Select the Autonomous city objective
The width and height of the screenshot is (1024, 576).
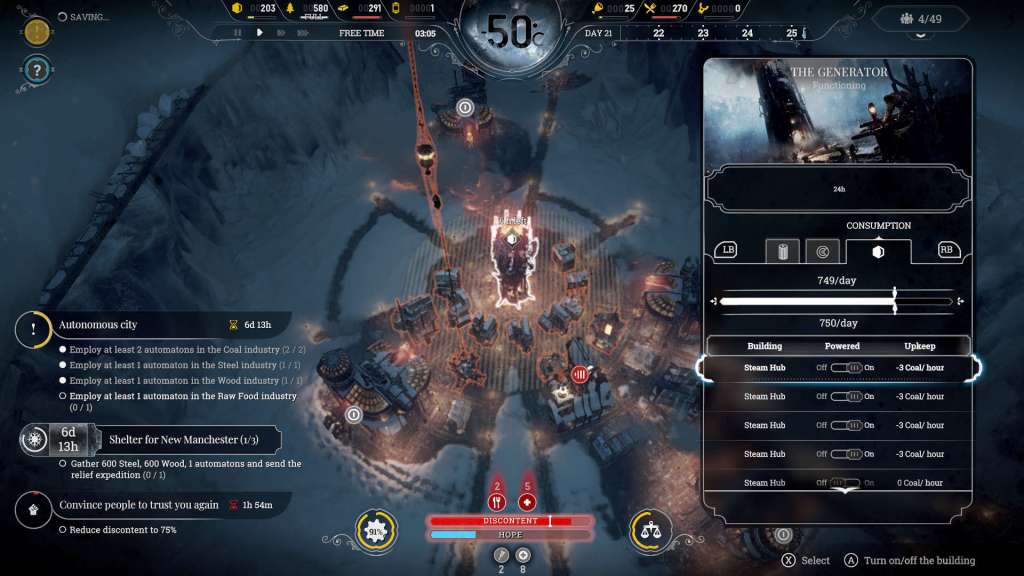click(99, 325)
